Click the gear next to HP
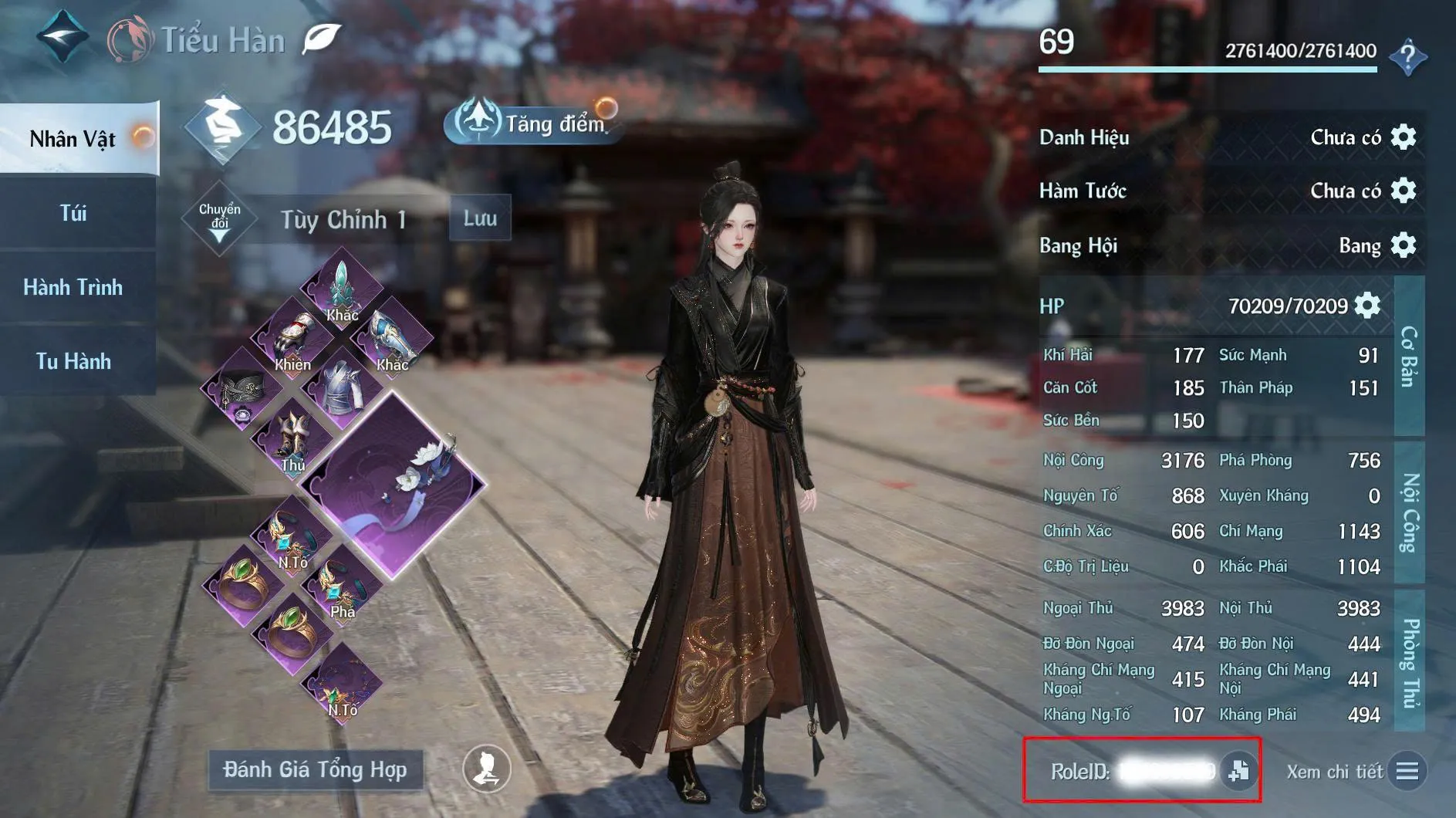Image resolution: width=1456 pixels, height=818 pixels. [1367, 306]
